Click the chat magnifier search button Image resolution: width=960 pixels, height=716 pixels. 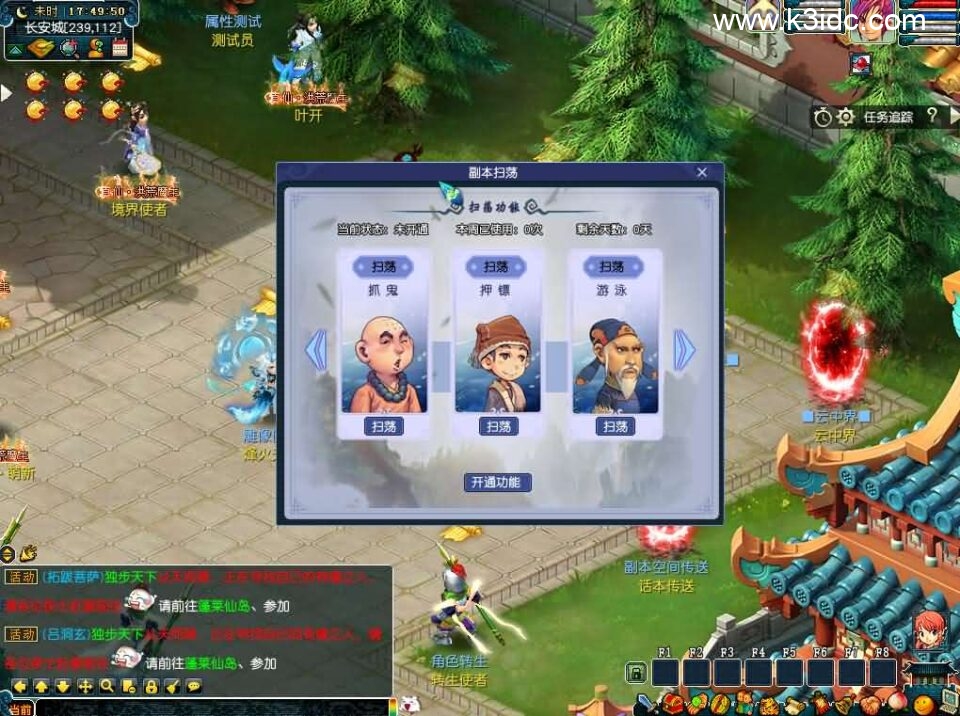(x=106, y=686)
